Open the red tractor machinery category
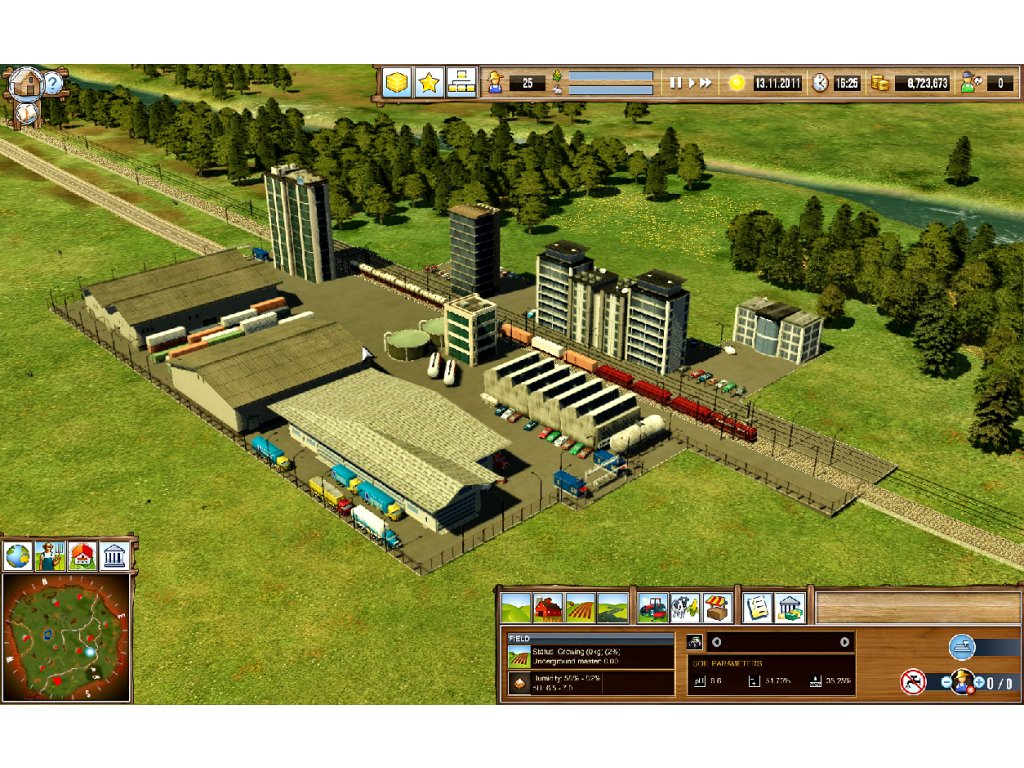 point(652,607)
